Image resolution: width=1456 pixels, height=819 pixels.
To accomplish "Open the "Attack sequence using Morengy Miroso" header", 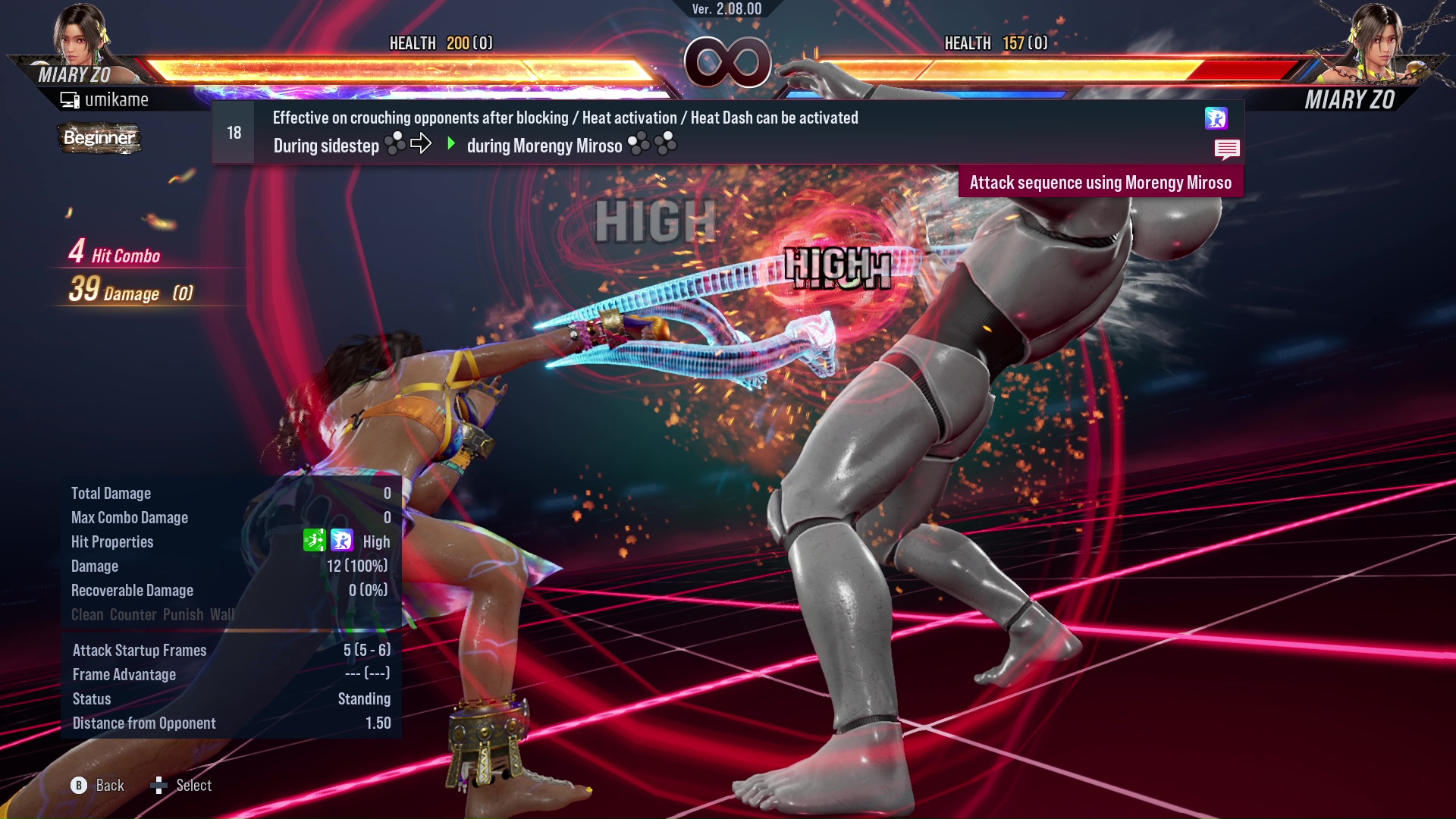I will pyautogui.click(x=1100, y=182).
